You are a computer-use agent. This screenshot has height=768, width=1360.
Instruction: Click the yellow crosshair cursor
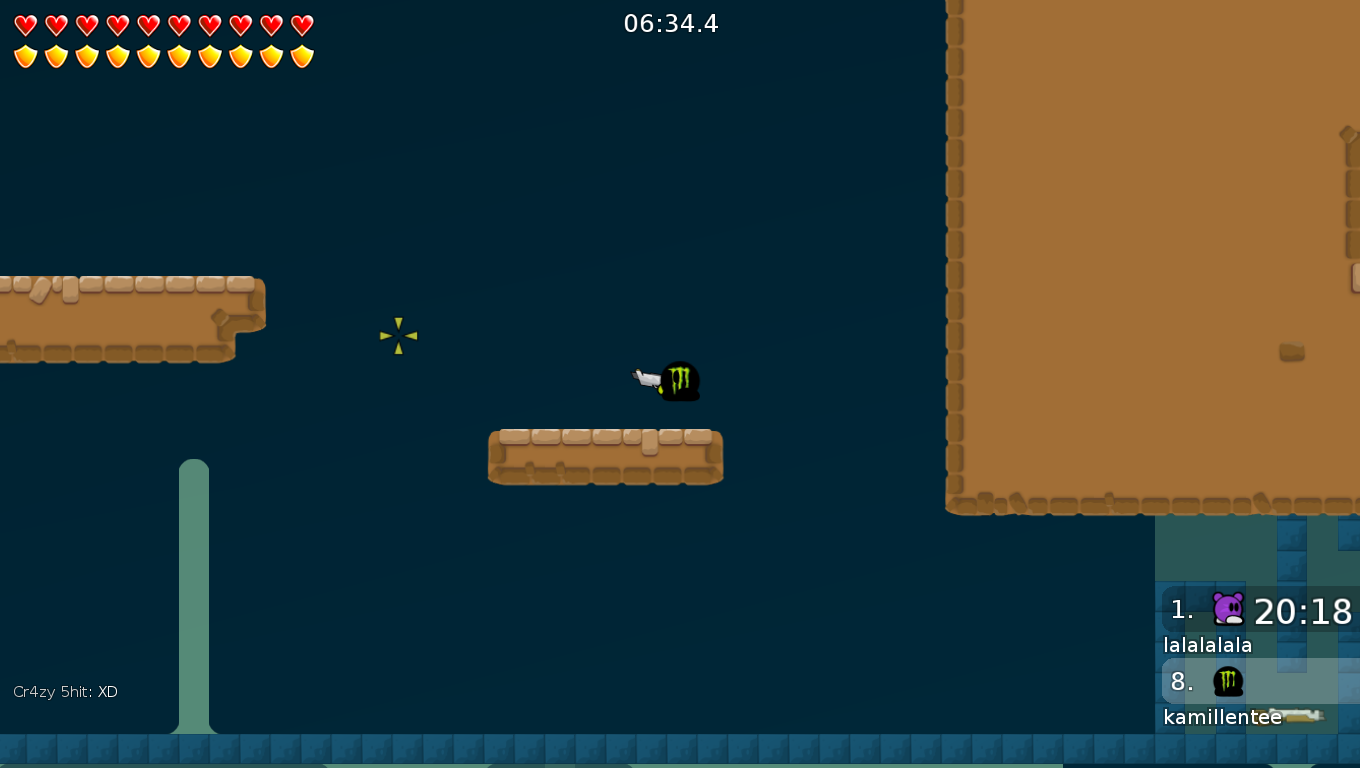click(x=398, y=335)
